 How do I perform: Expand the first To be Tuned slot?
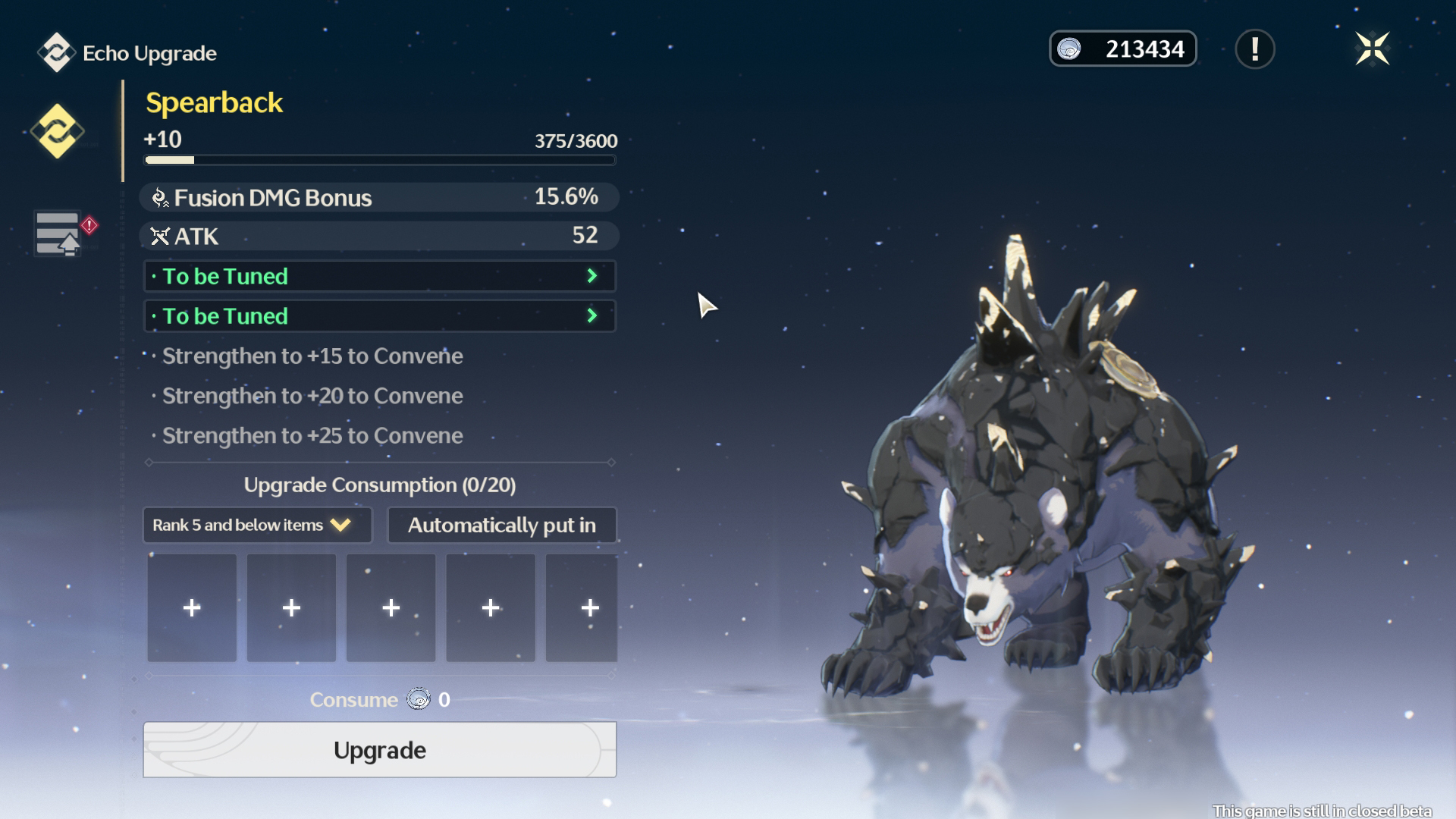(x=379, y=276)
